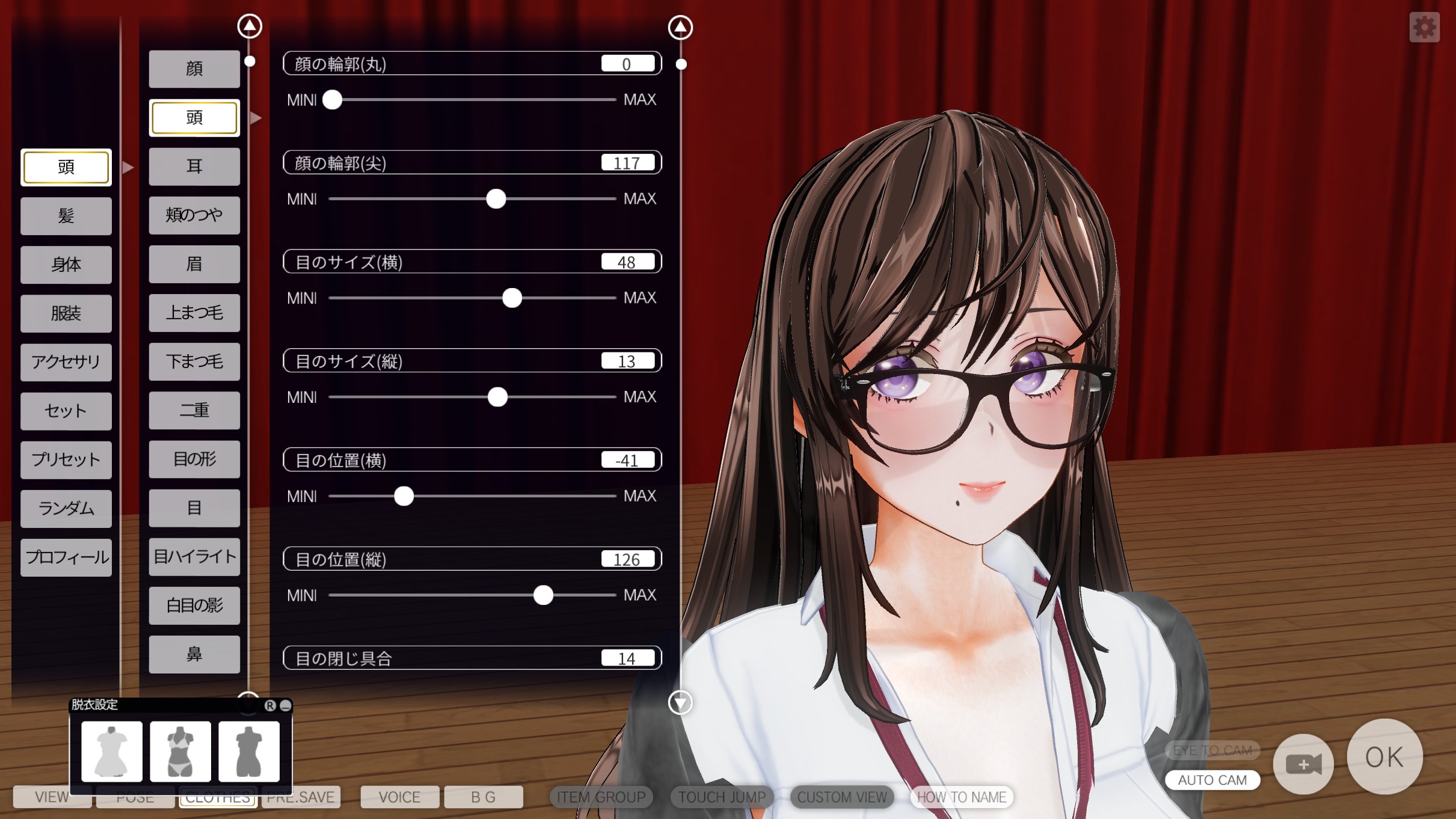Image resolution: width=1456 pixels, height=819 pixels.
Task: Select dressed outfit thumbnail in 脱衣設定 panel
Action: click(112, 752)
